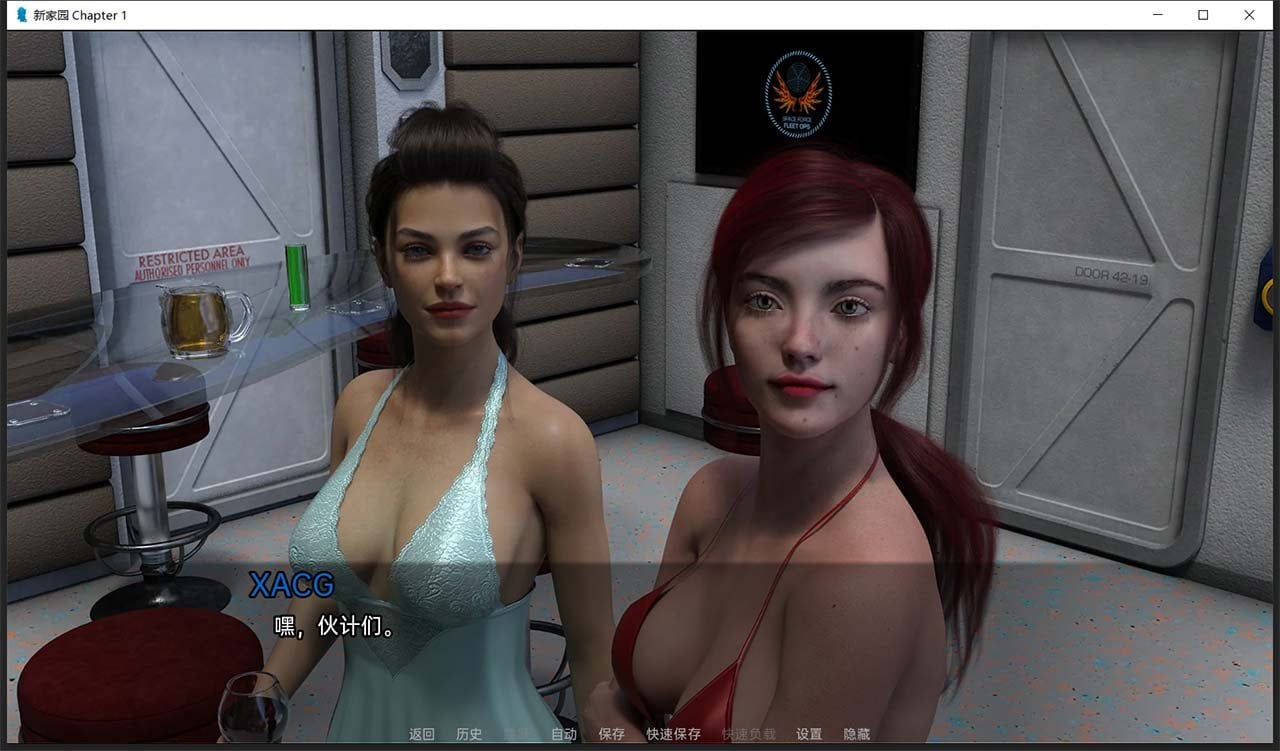Minimize the game window
The height and width of the screenshot is (751, 1280).
(x=1157, y=15)
